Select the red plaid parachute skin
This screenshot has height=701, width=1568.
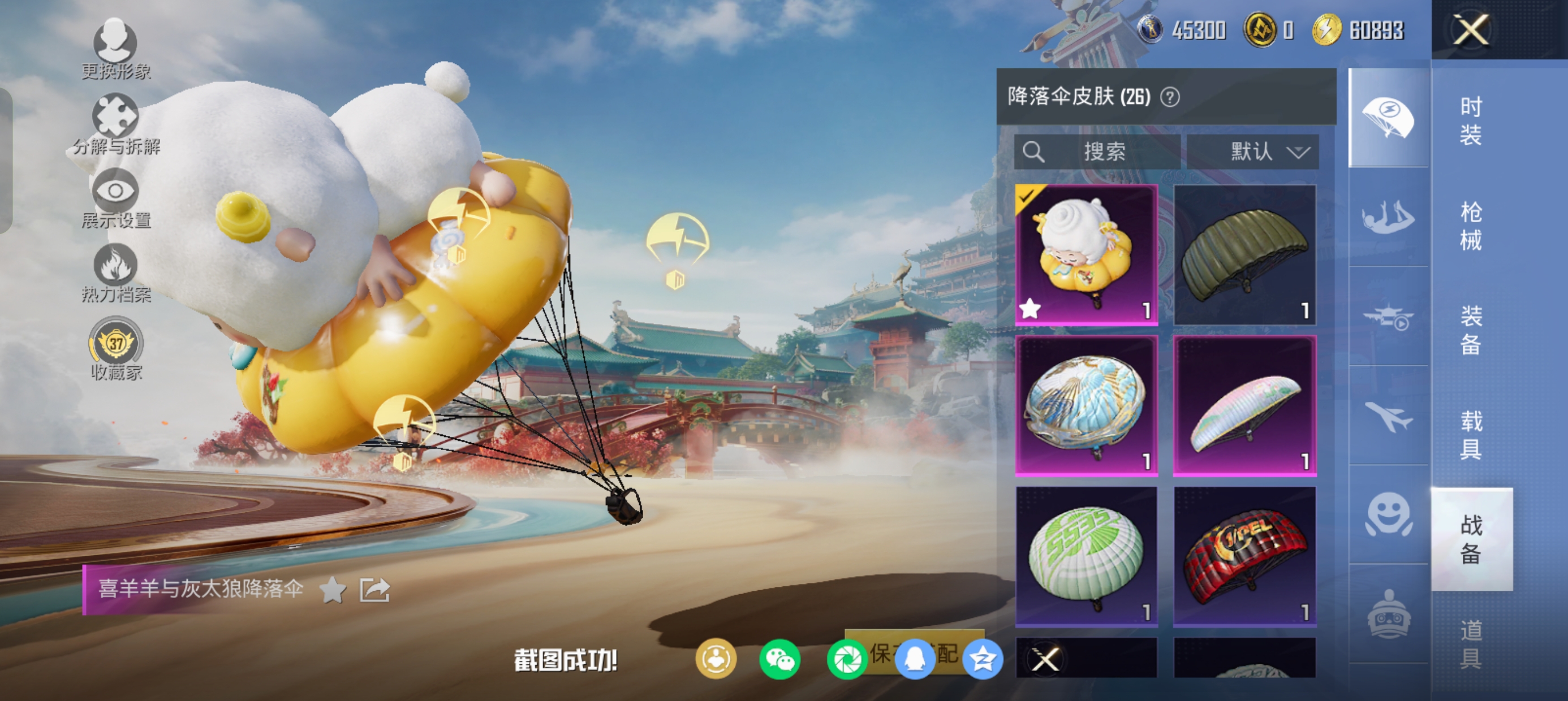[1245, 556]
